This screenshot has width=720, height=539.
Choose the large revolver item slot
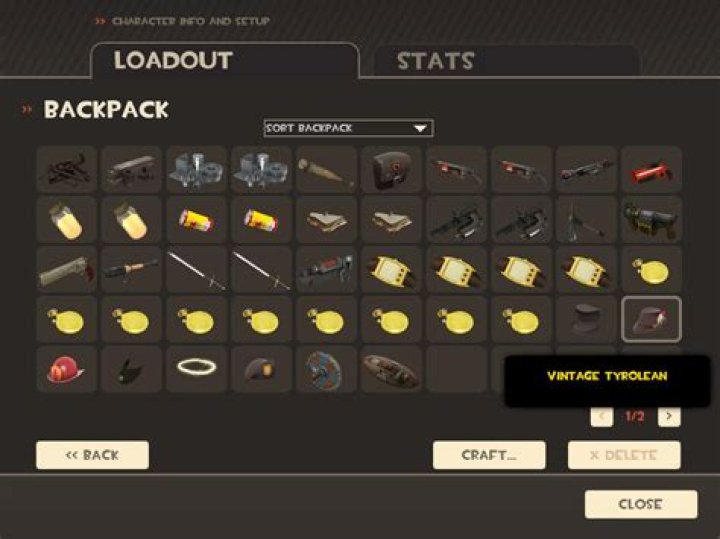point(66,269)
